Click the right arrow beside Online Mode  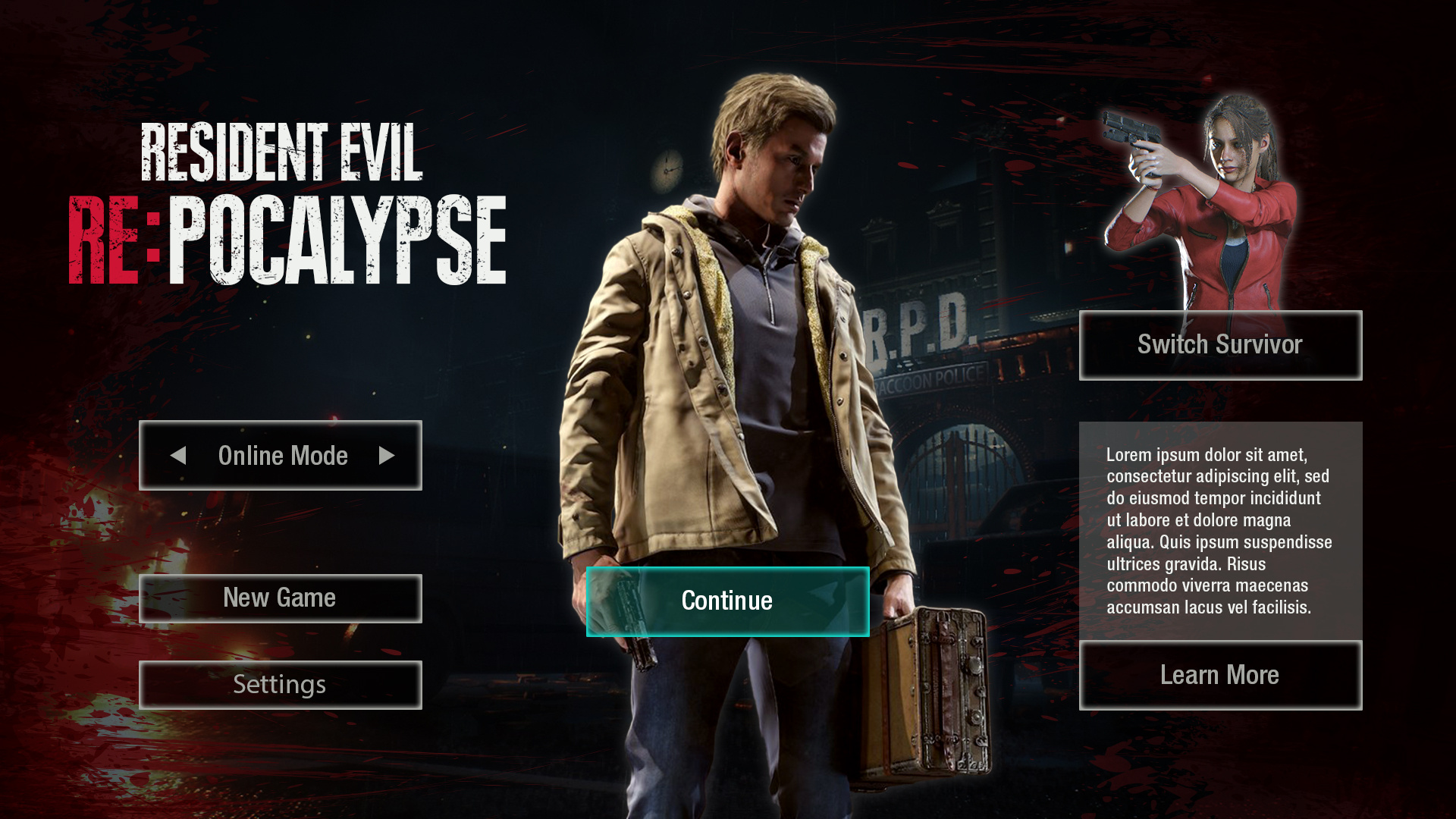tap(387, 455)
